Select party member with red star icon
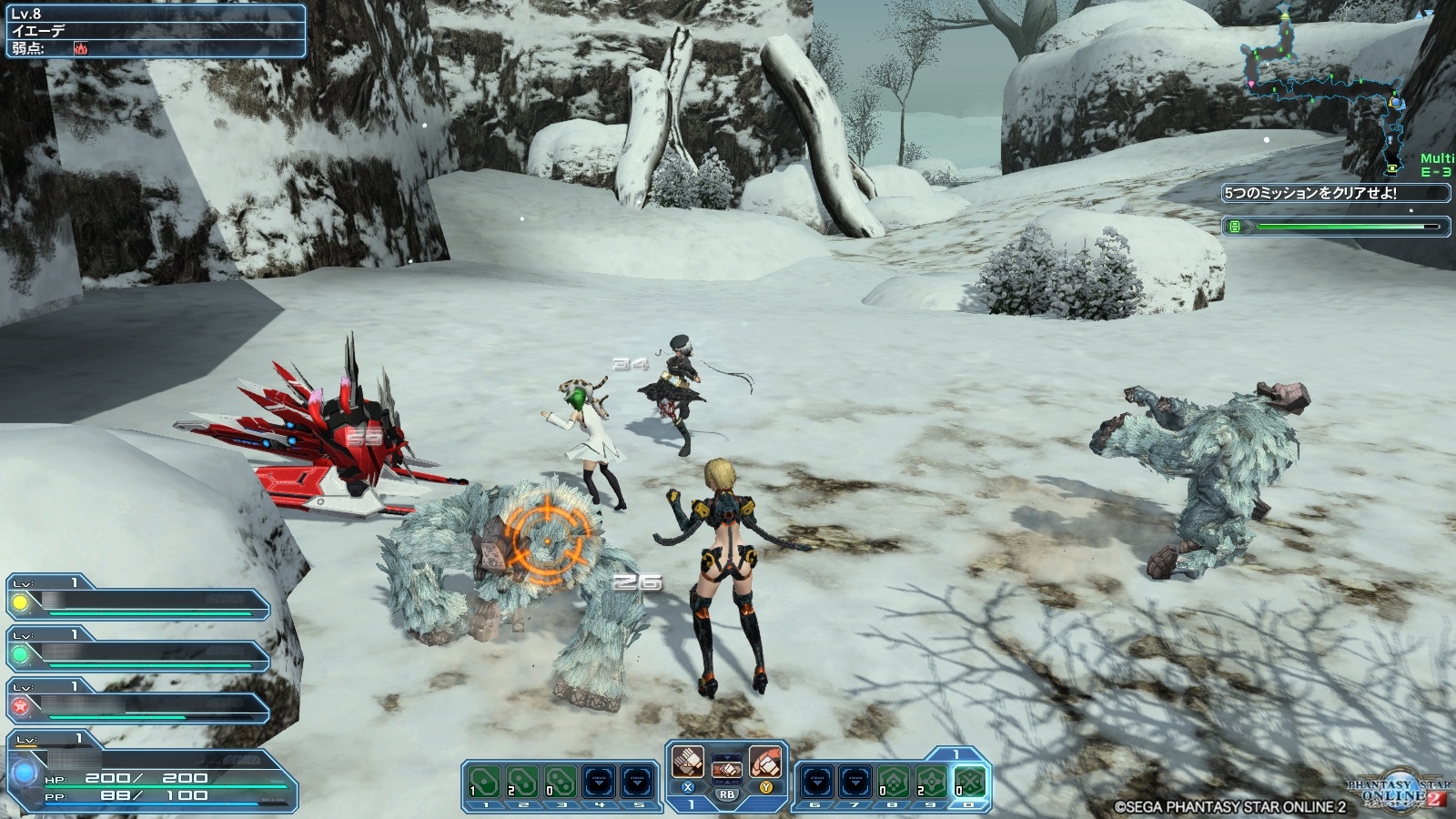Image resolution: width=1456 pixels, height=819 pixels. [x=136, y=705]
